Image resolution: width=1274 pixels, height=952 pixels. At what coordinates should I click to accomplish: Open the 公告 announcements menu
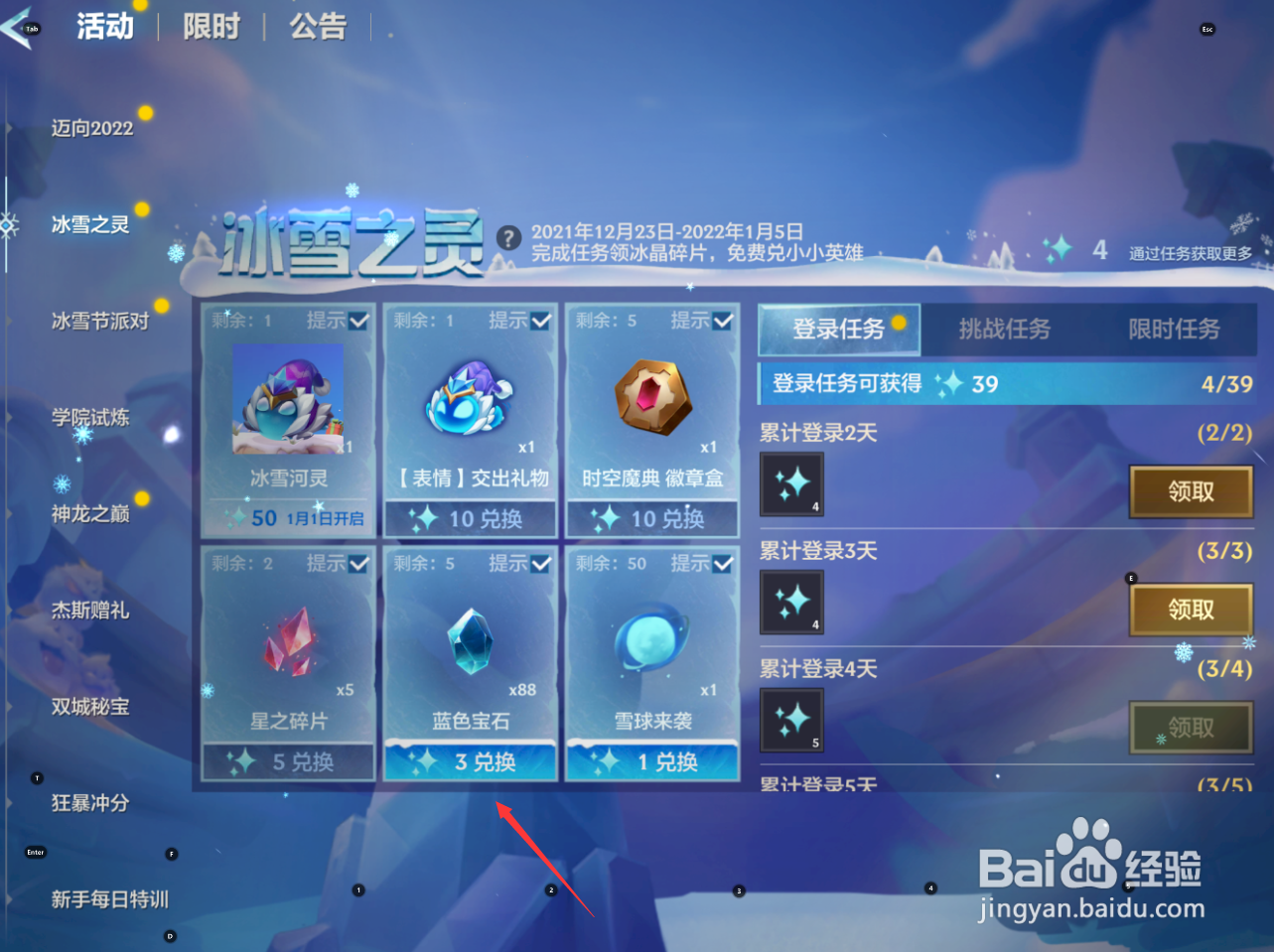coord(318,27)
